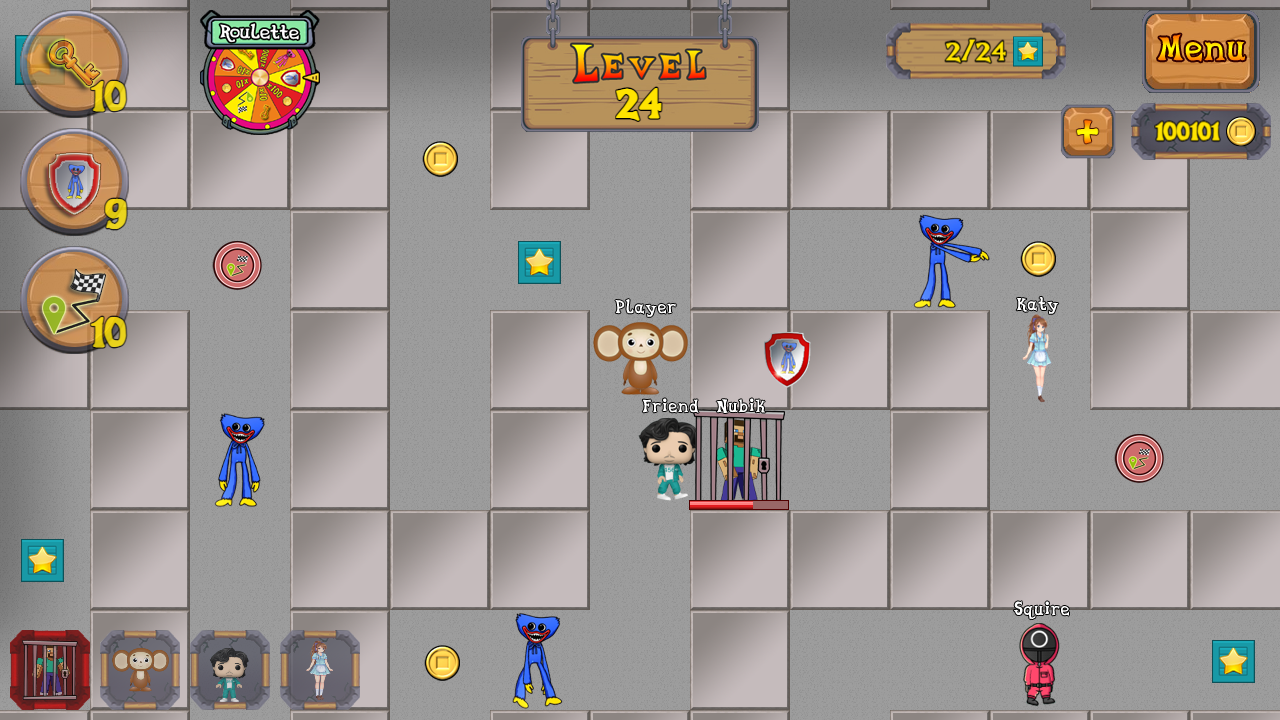The width and height of the screenshot is (1280, 720).
Task: Grab the coin below the Level sign
Action: point(442,157)
